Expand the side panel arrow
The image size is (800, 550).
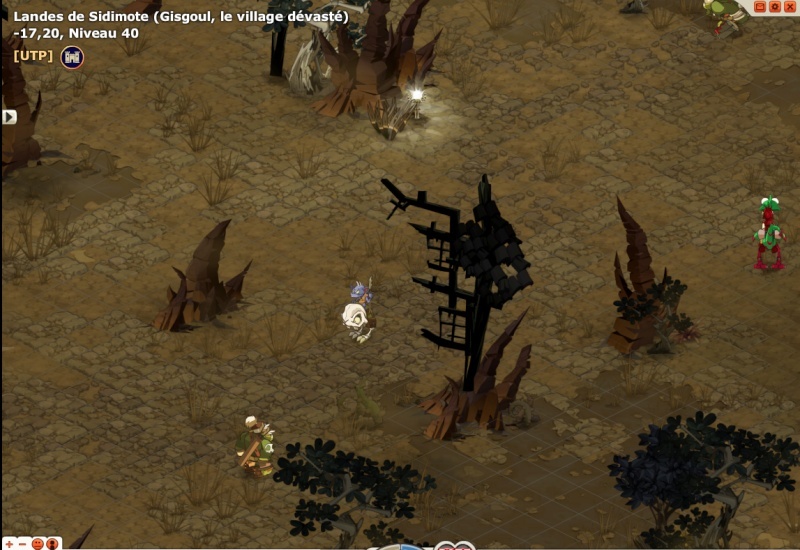coord(9,117)
